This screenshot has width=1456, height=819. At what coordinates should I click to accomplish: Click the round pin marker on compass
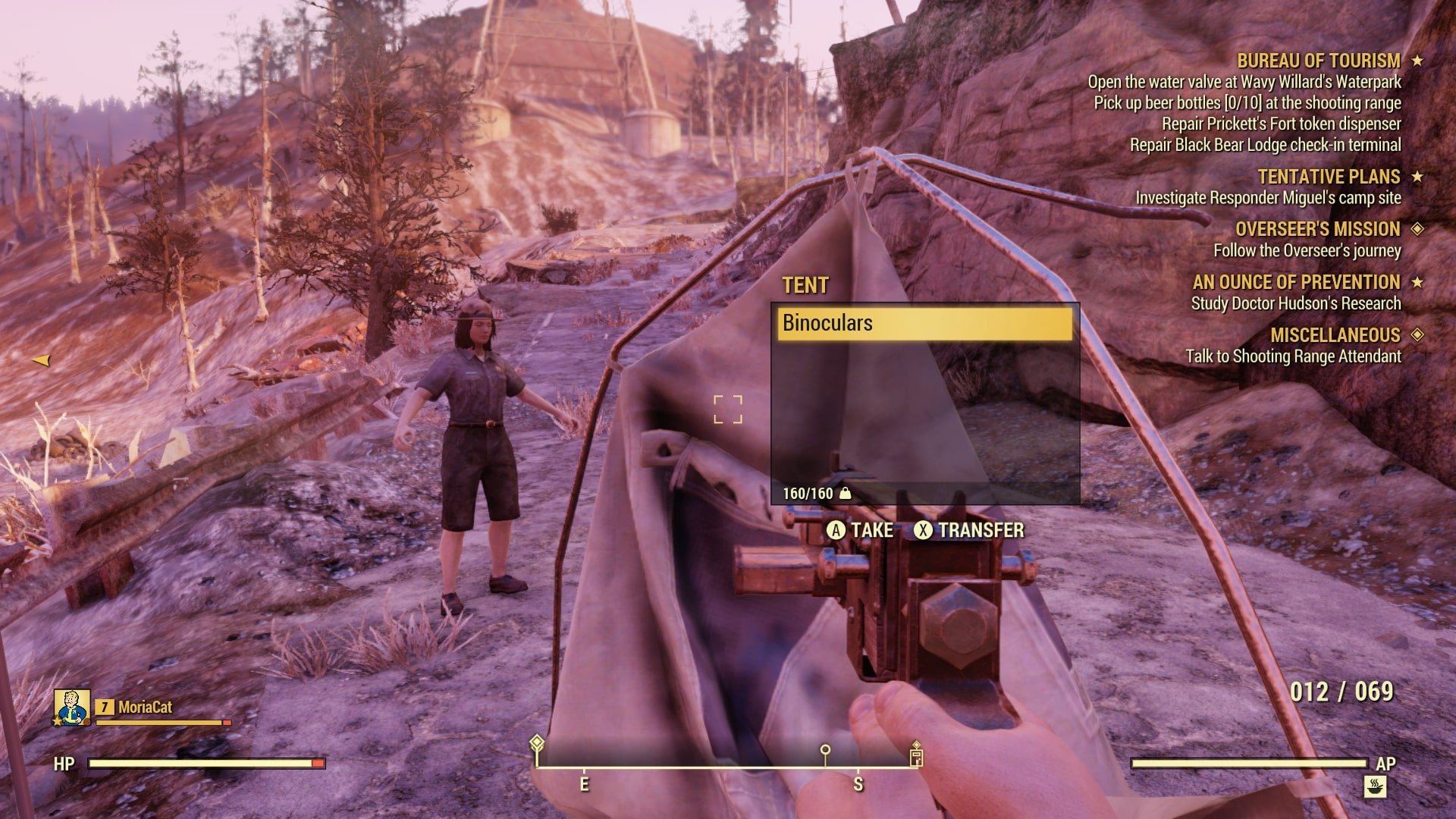825,751
